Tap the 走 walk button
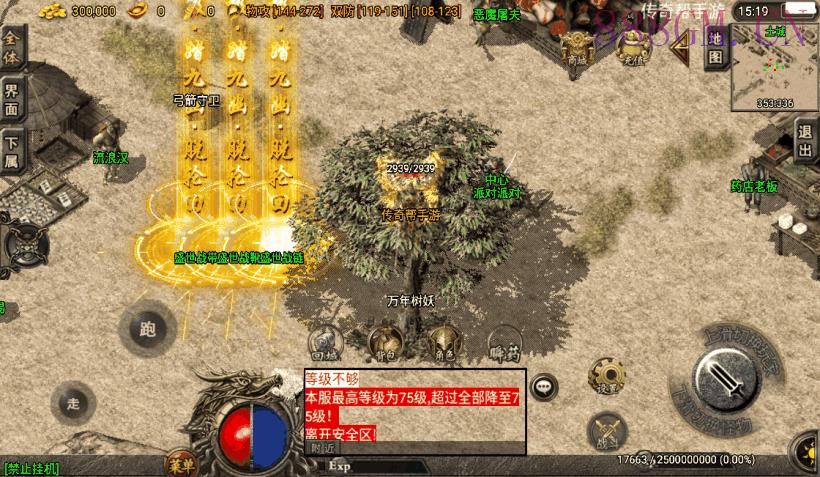The width and height of the screenshot is (820, 477). pyautogui.click(x=72, y=404)
